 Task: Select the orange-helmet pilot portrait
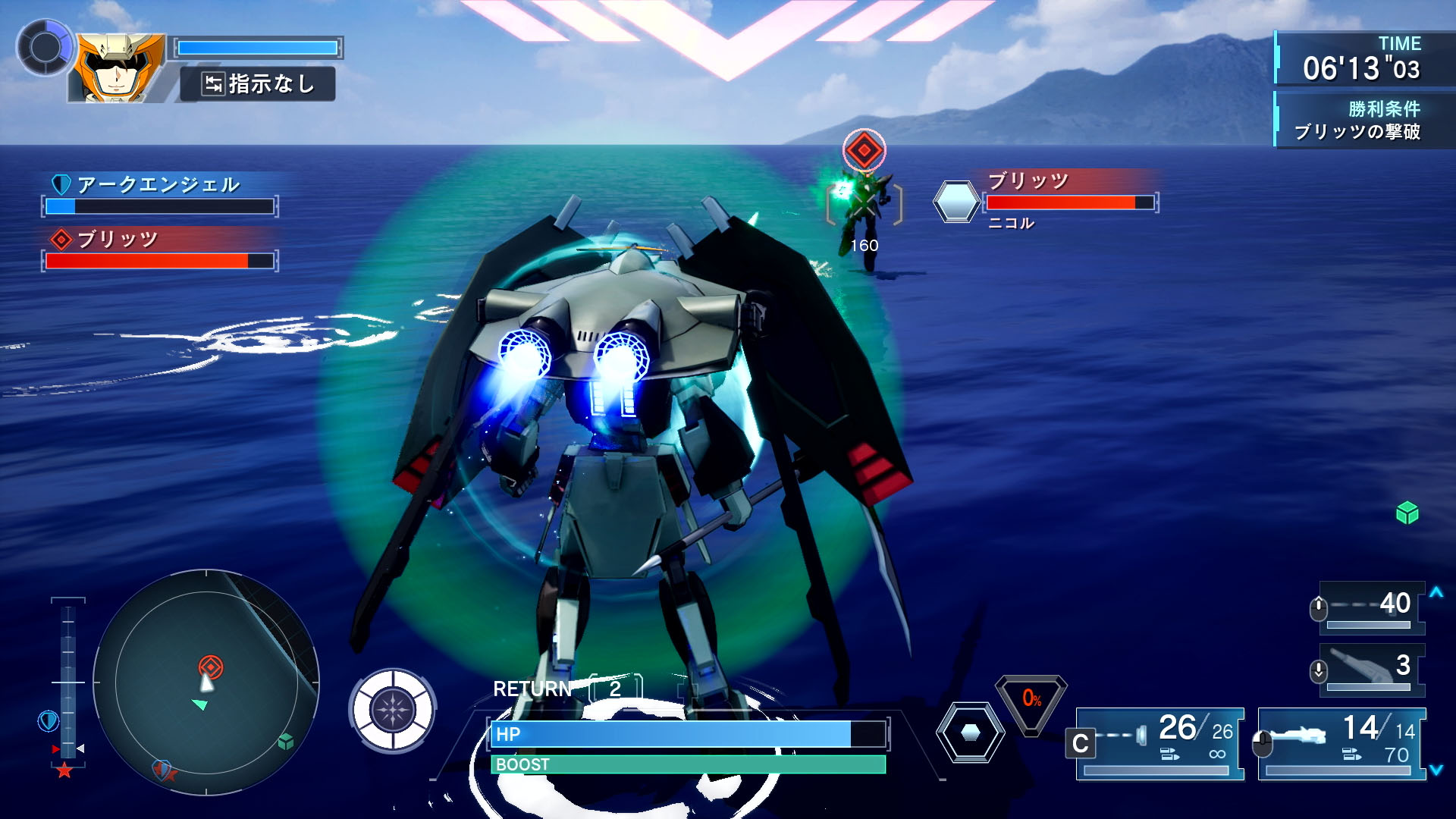coord(118,68)
